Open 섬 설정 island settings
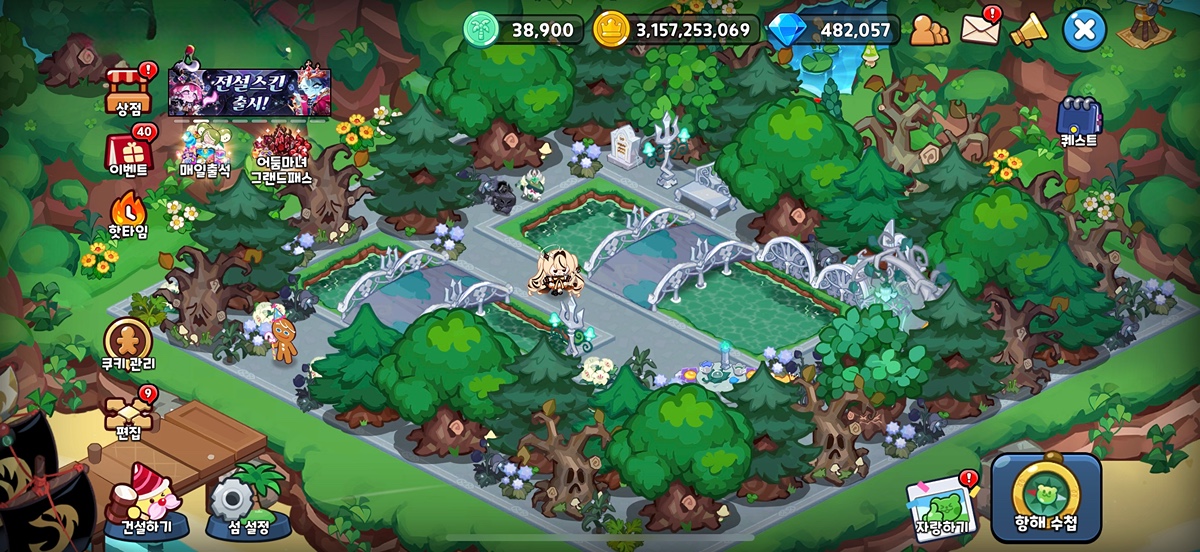The width and height of the screenshot is (1200, 552). coord(240,502)
